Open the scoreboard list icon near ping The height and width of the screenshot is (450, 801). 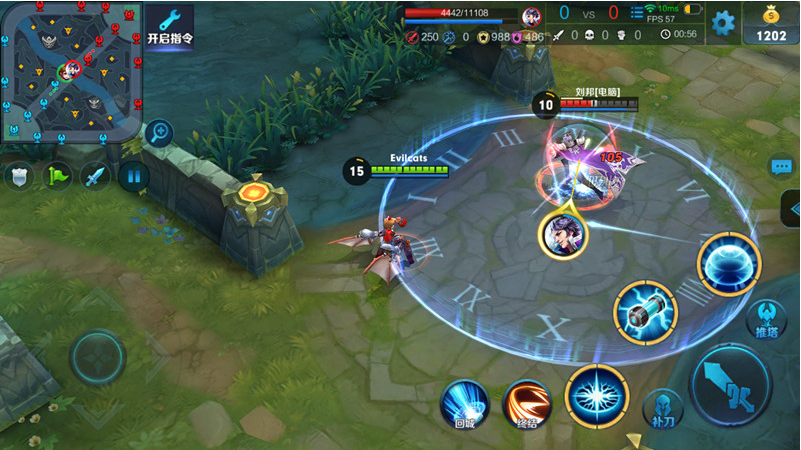point(637,13)
